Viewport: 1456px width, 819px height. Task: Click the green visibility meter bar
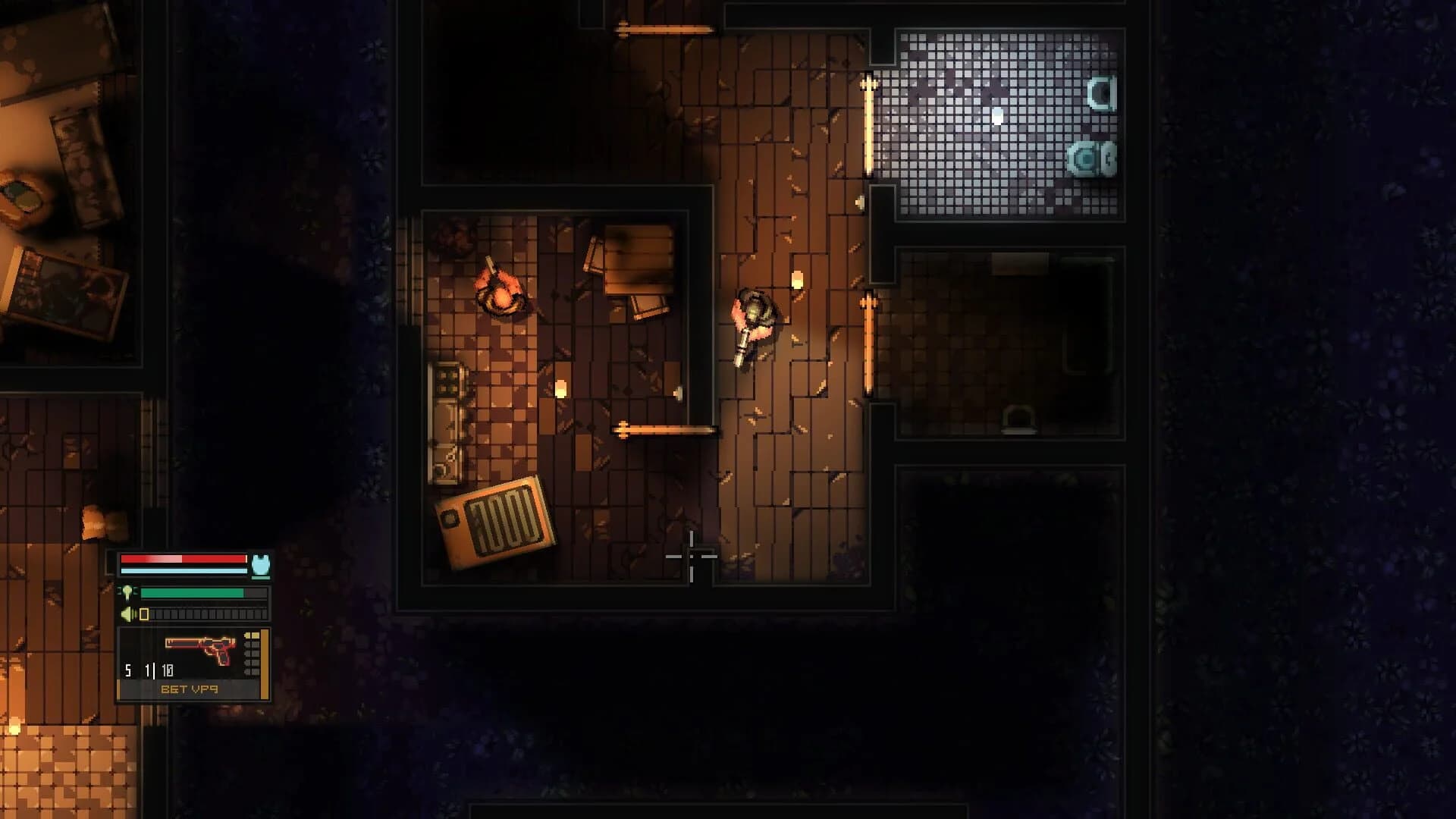click(192, 592)
